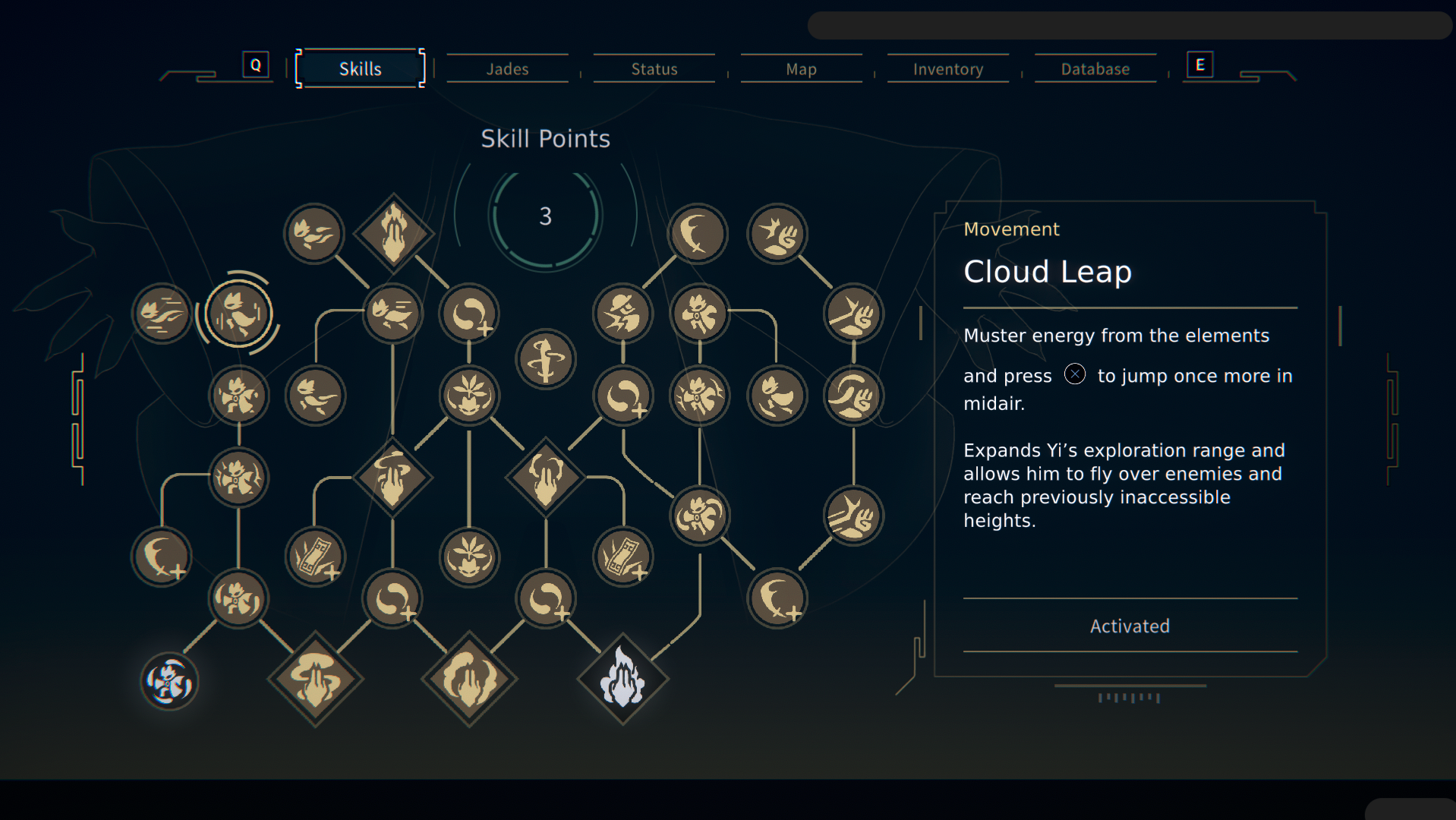Switch to the Skills tab
The width and height of the screenshot is (1456, 820).
(360, 69)
